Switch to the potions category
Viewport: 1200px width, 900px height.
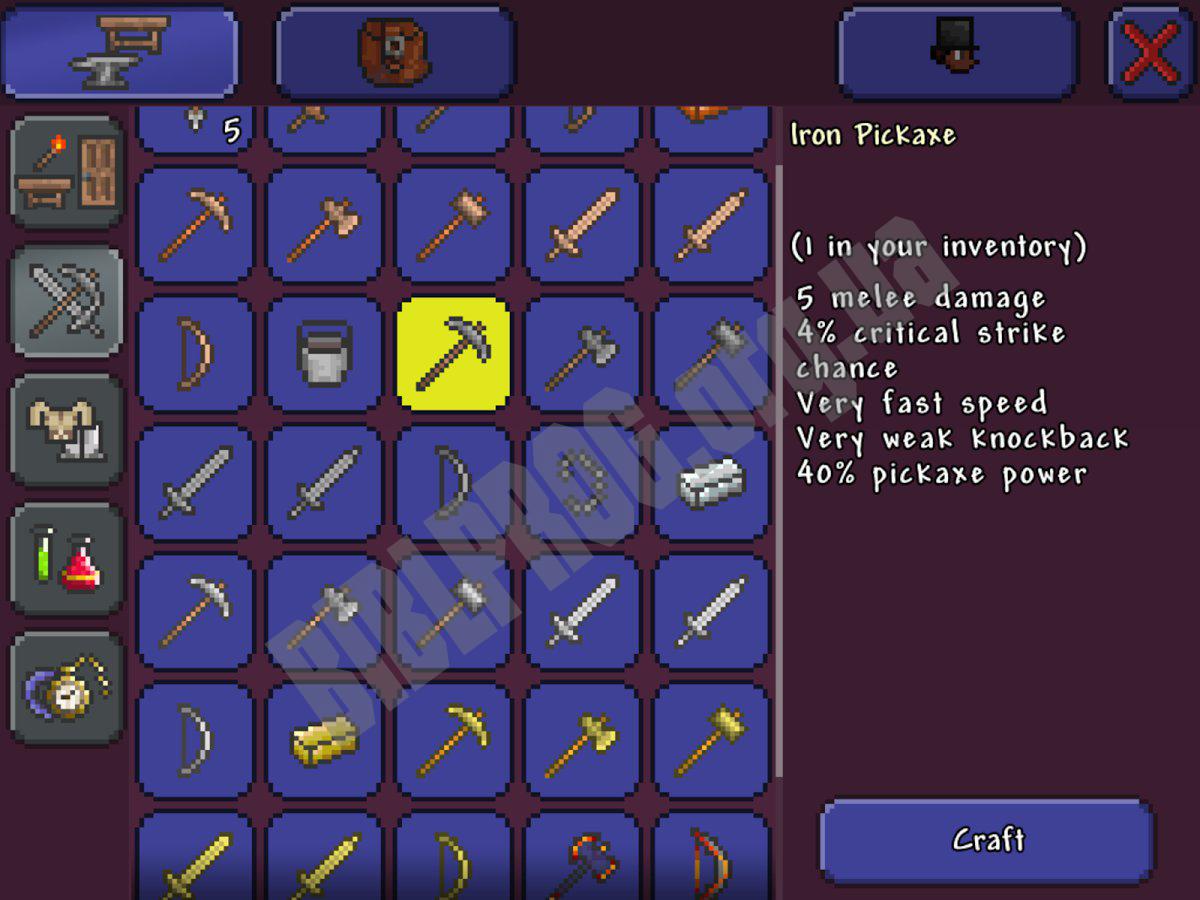pos(67,558)
